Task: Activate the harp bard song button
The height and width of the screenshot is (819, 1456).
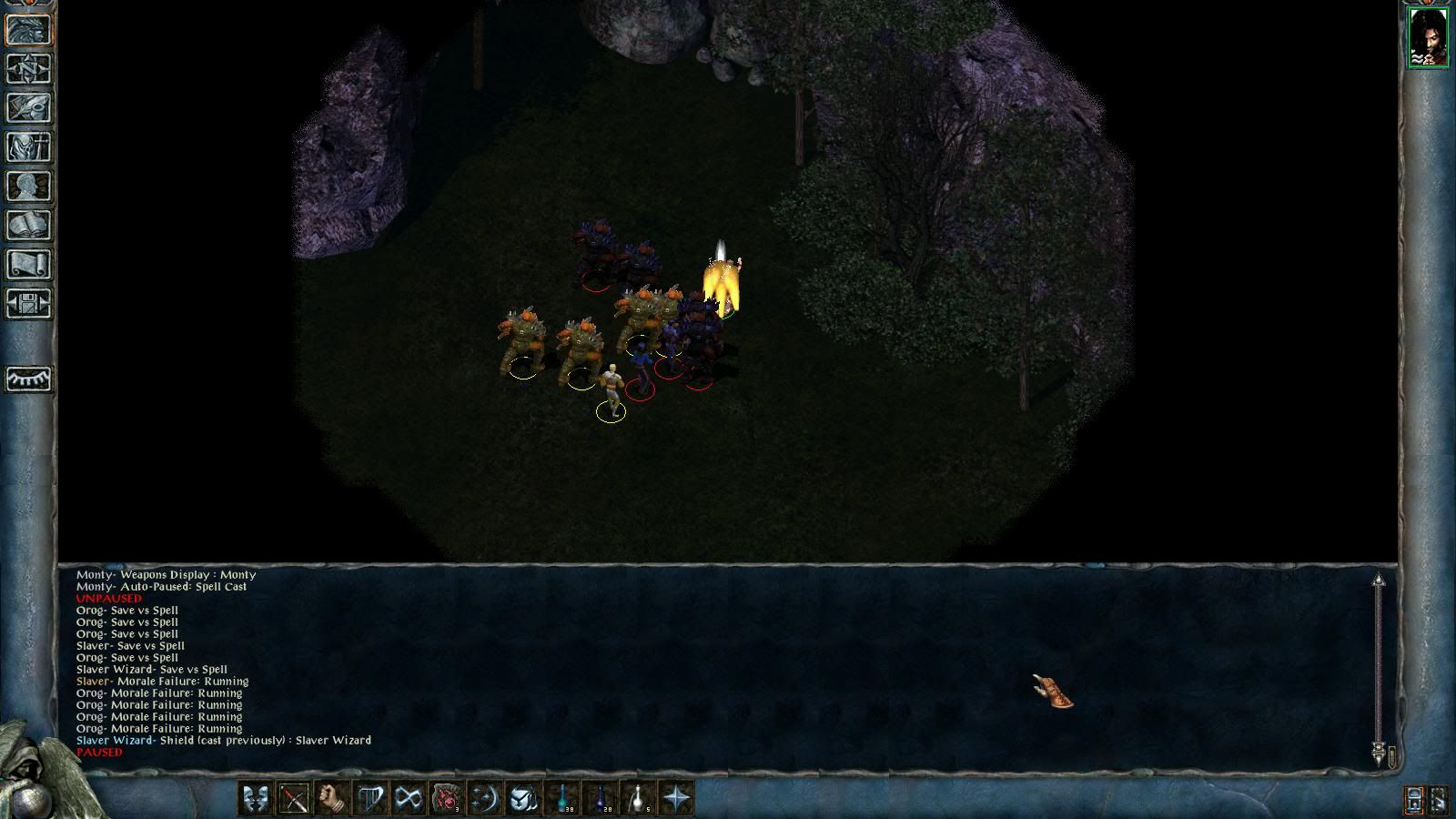Action: tap(370, 799)
